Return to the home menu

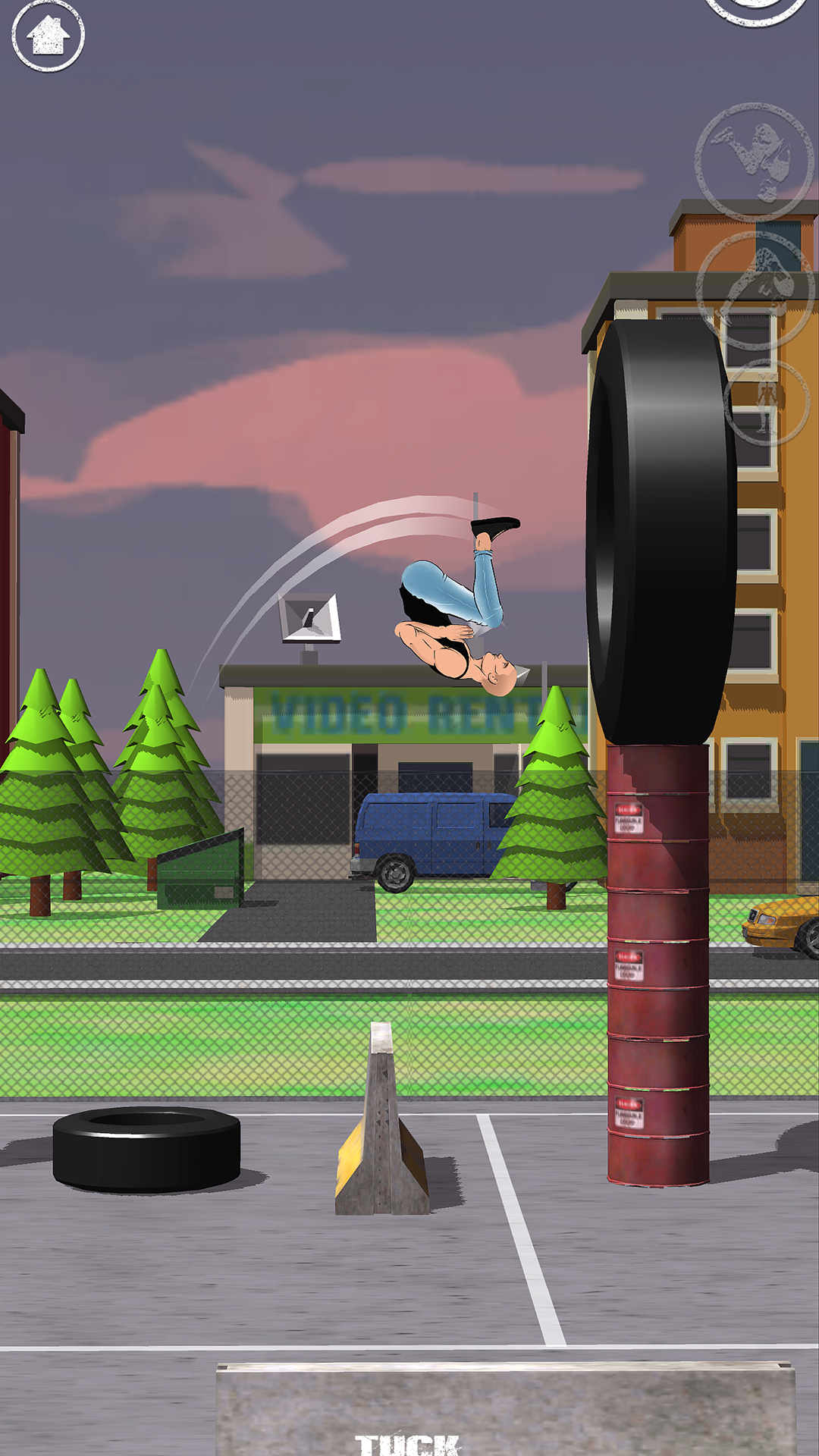[48, 35]
